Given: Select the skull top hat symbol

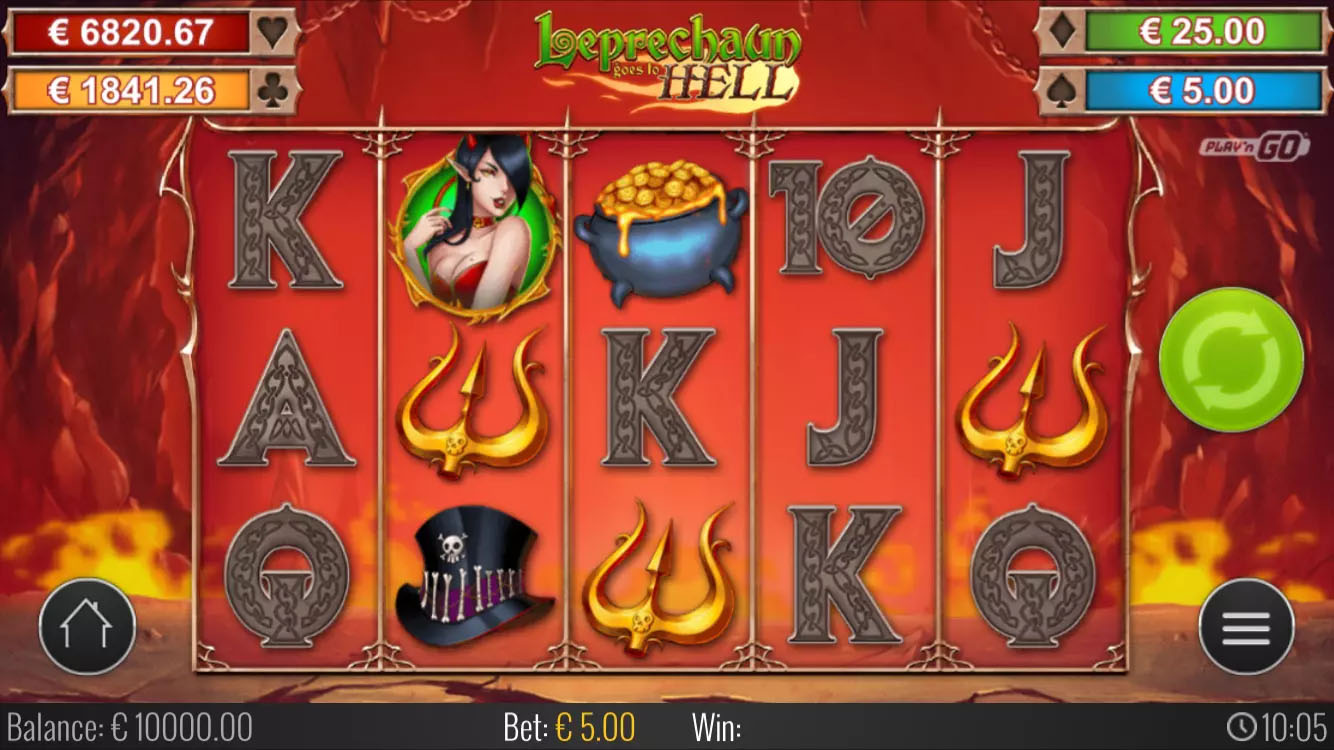Looking at the screenshot, I should pos(473,575).
